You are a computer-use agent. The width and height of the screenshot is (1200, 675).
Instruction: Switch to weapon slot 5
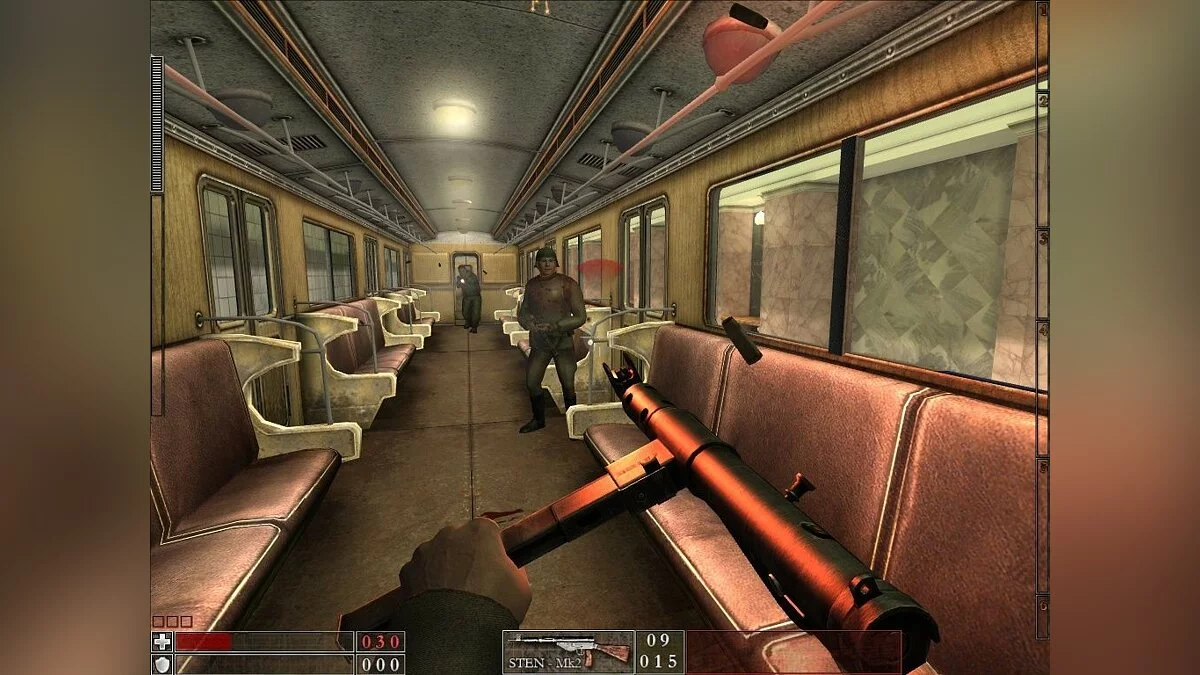1042,466
